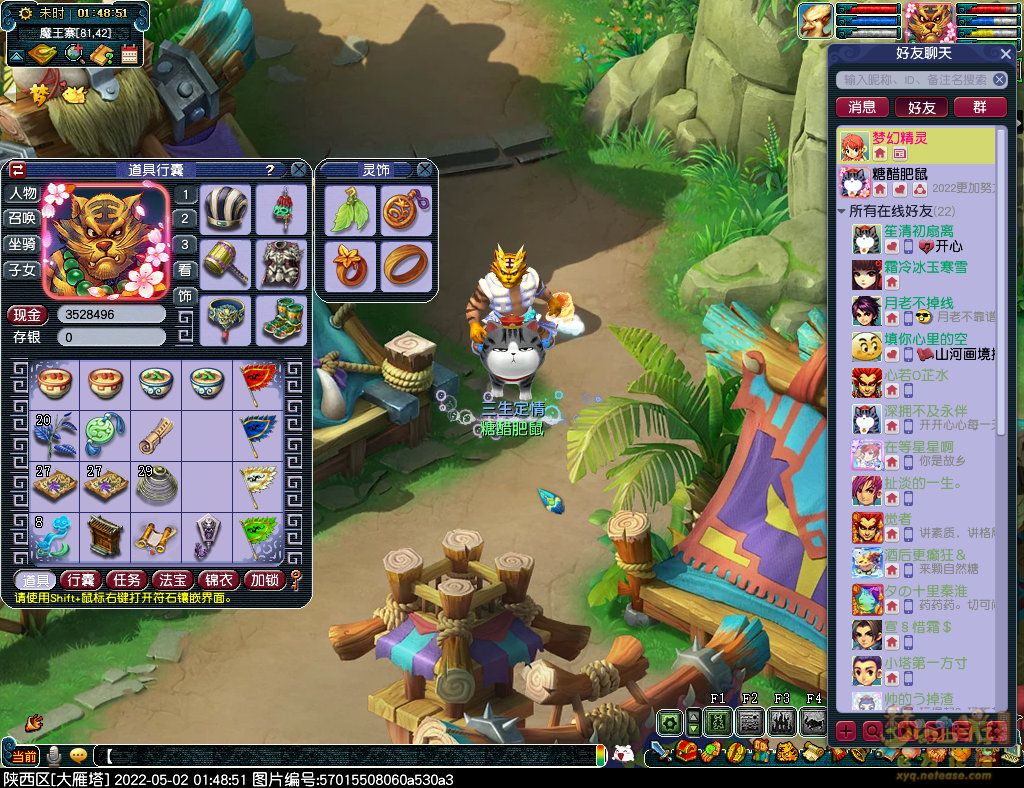
Task: Click the friend search input field
Action: coord(914,80)
